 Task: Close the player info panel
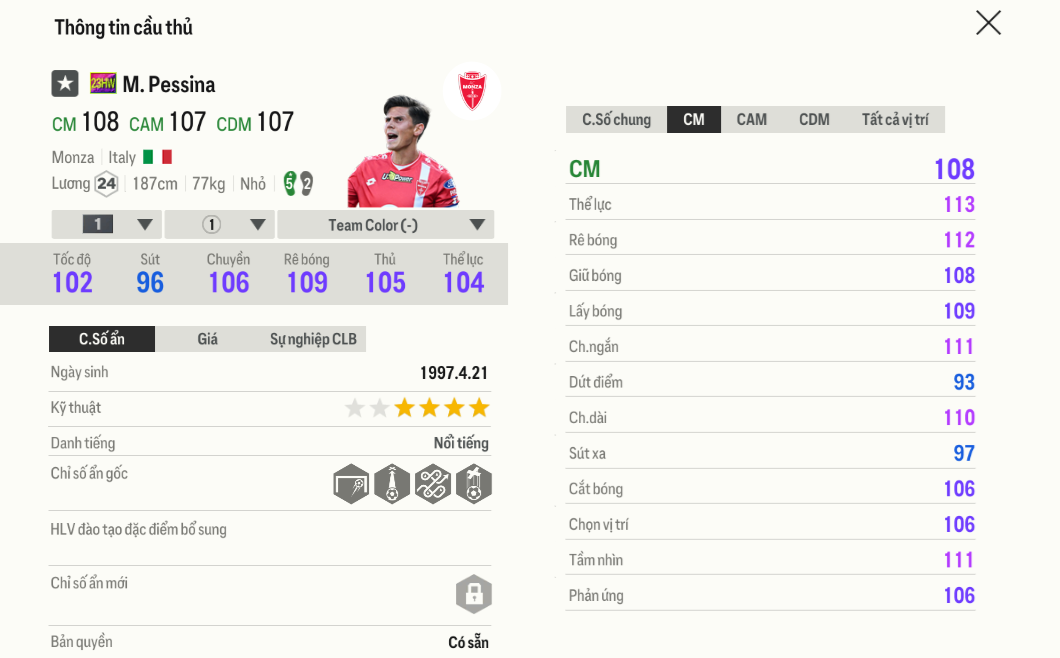coord(988,23)
